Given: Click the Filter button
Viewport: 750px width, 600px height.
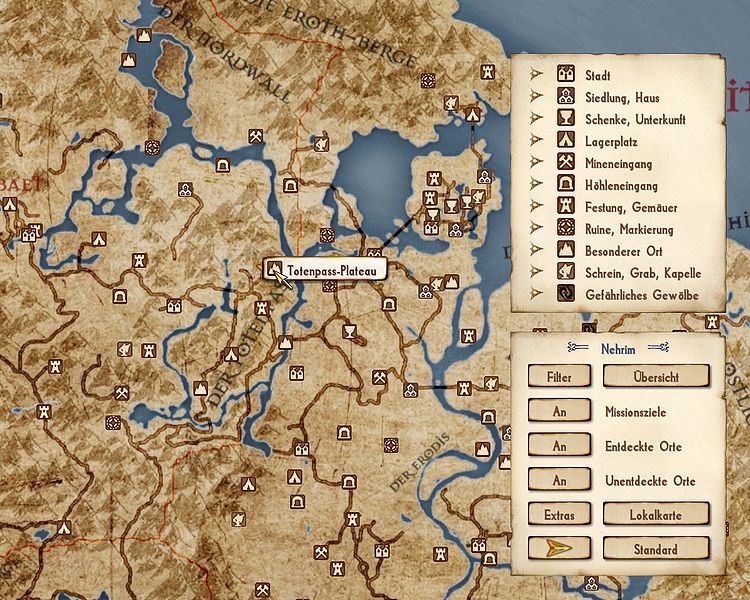Looking at the screenshot, I should (x=560, y=376).
